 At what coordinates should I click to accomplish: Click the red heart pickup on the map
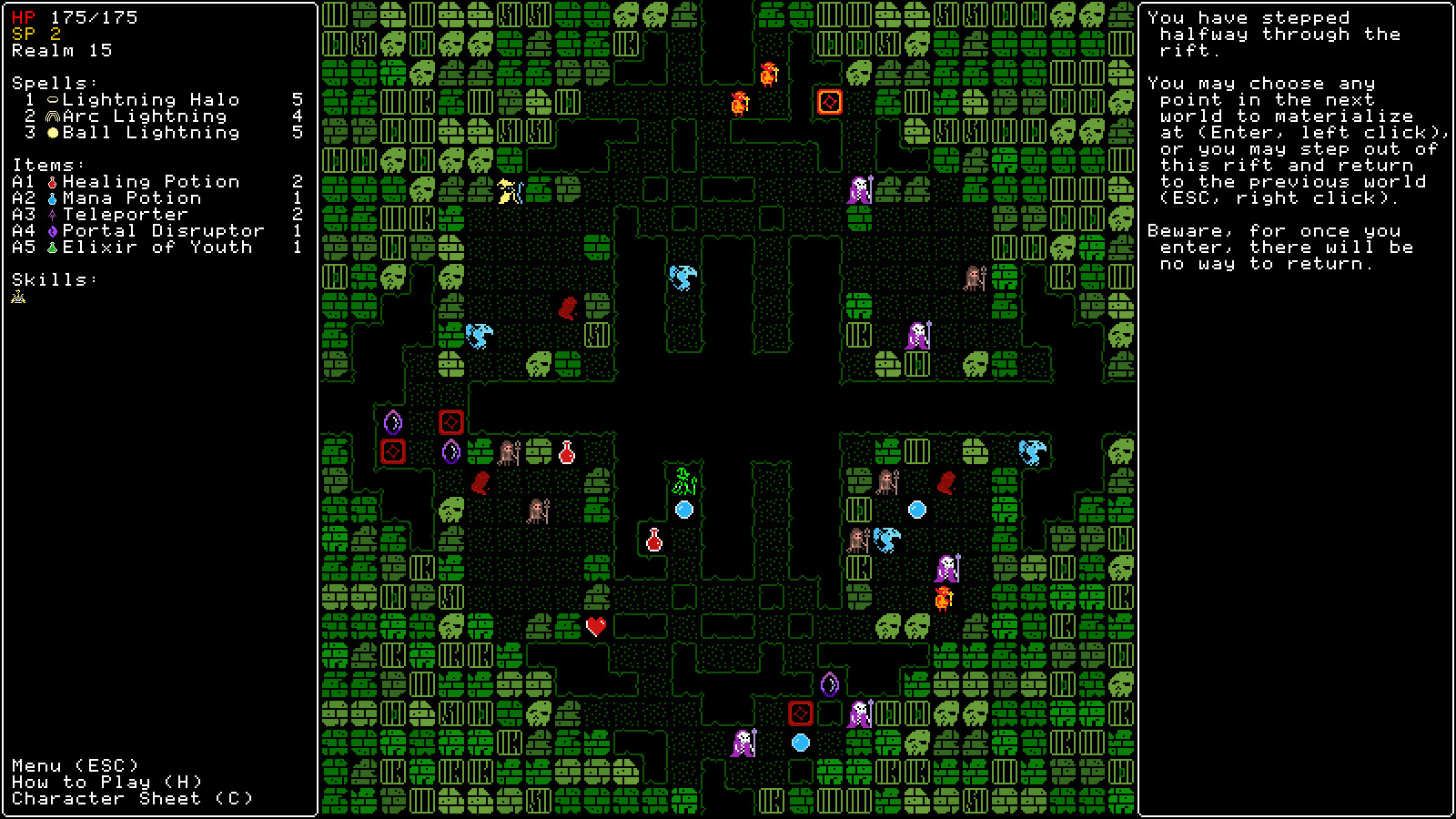[597, 624]
